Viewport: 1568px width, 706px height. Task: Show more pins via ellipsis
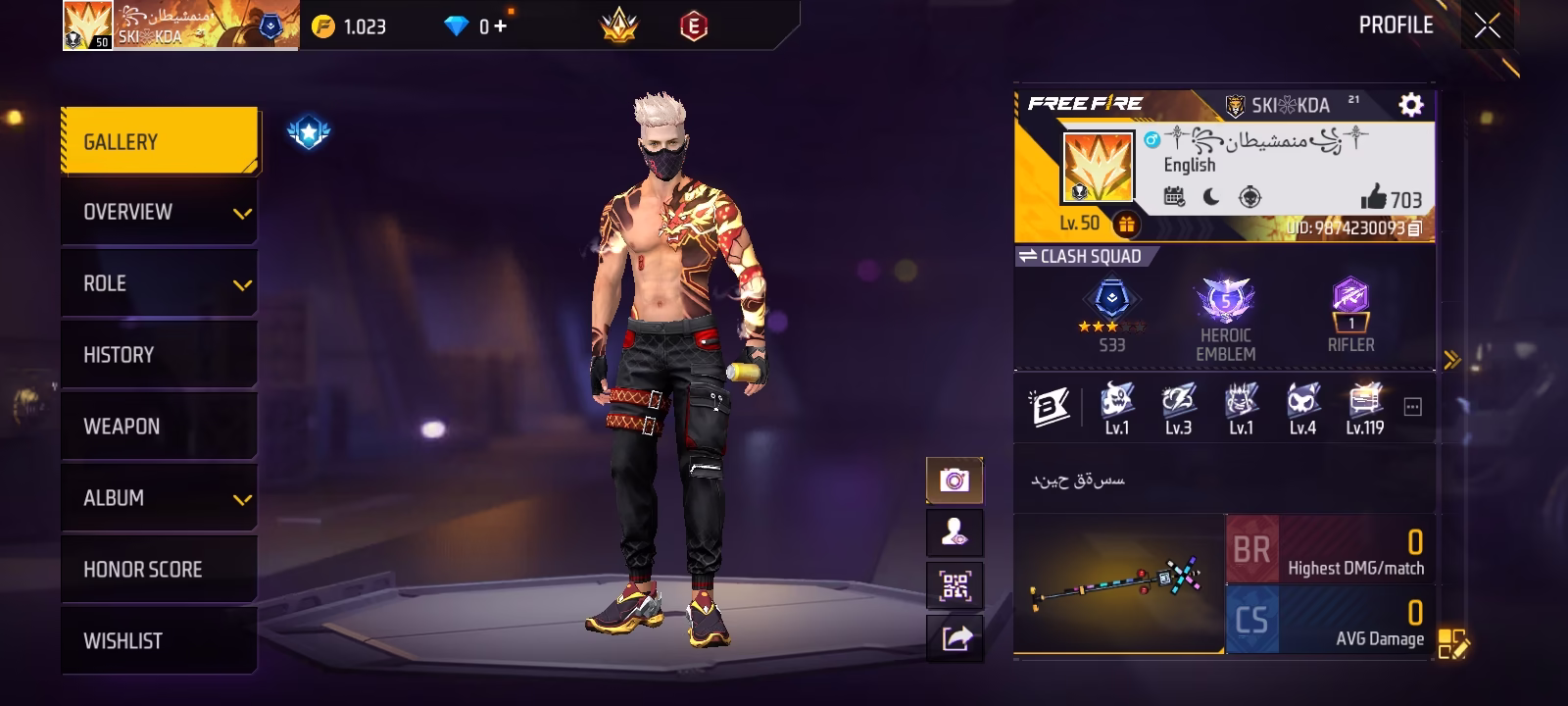point(1412,407)
